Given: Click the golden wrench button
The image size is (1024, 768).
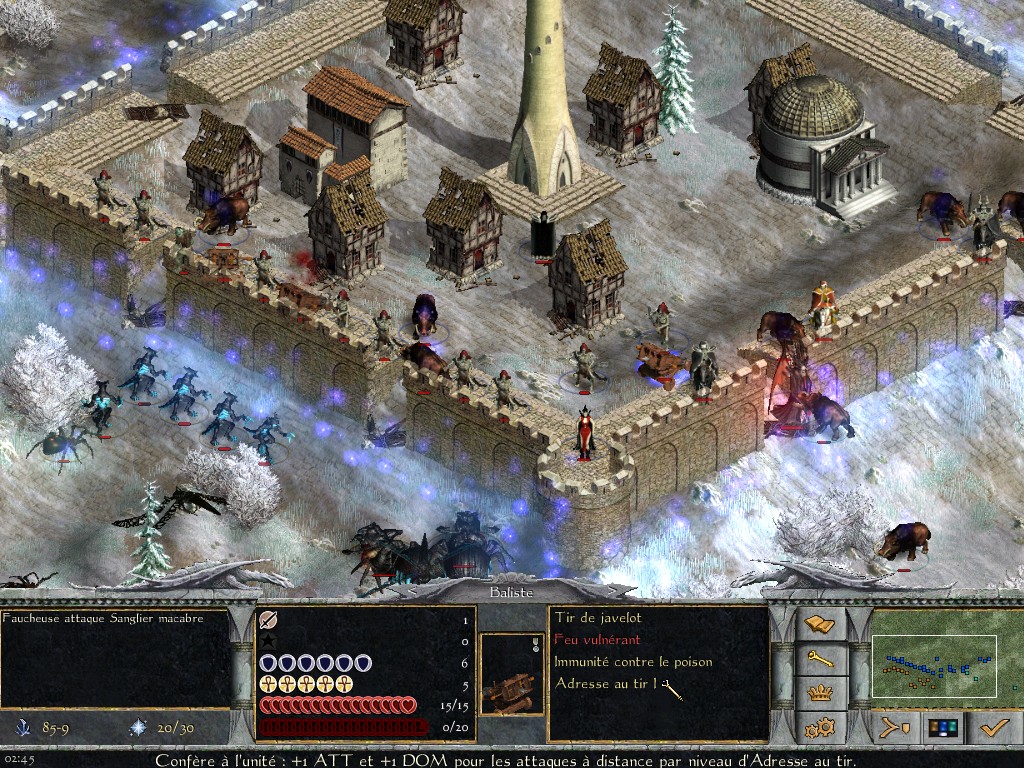Looking at the screenshot, I should 819,658.
